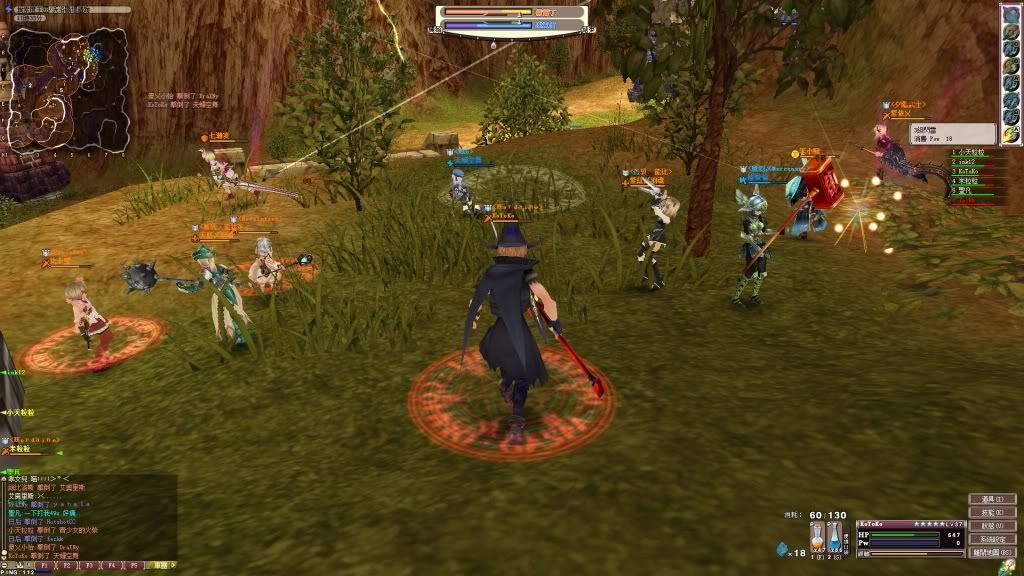
Task: Switch to the F4 chat tab
Action: click(x=112, y=565)
